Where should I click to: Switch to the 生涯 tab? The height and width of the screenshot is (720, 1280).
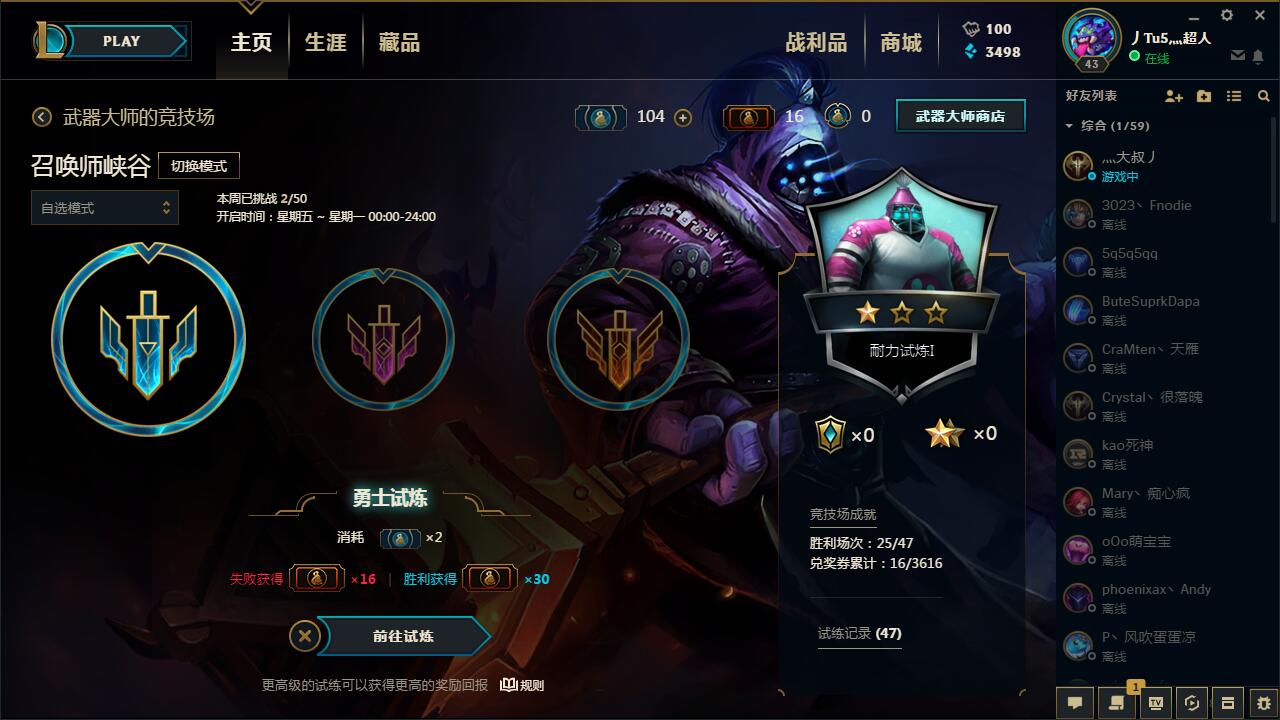(x=324, y=42)
